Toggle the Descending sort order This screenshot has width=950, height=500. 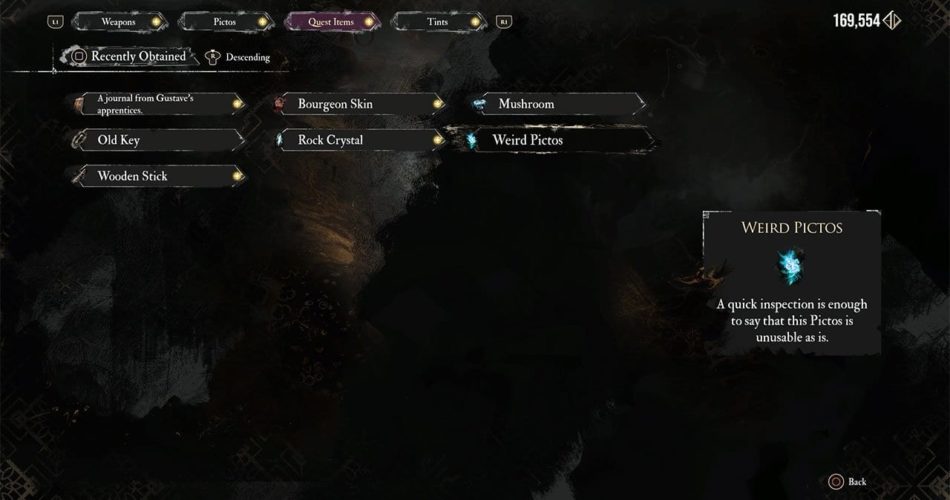pyautogui.click(x=238, y=58)
